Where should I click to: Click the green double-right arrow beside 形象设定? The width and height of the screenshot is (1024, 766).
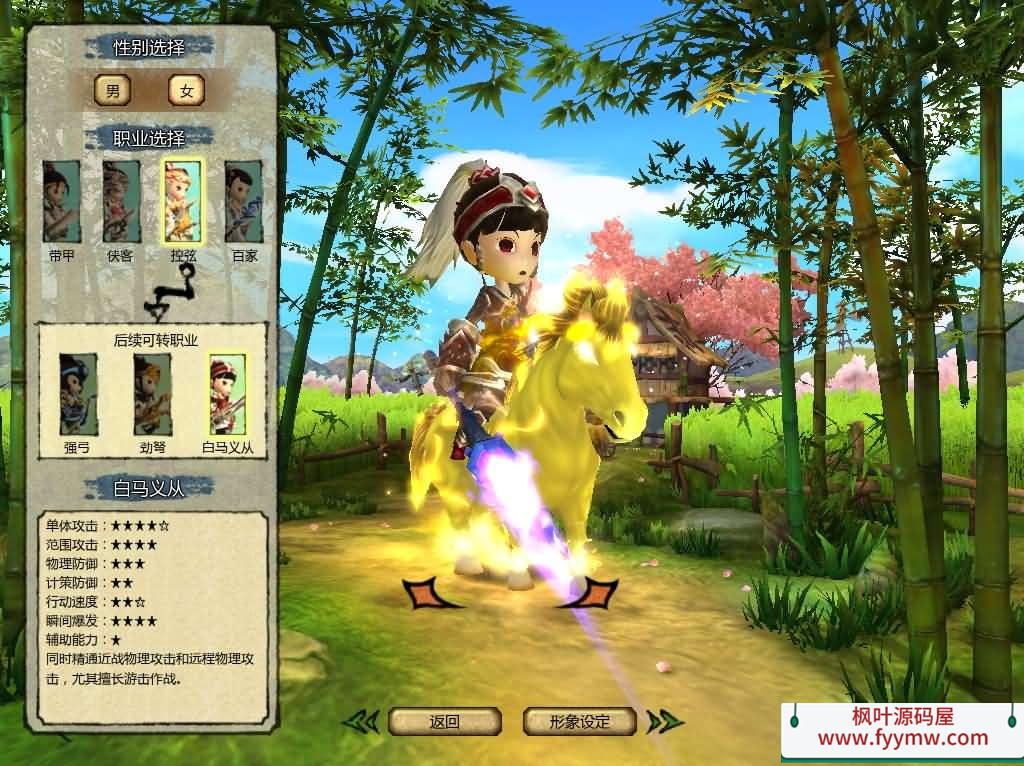[664, 721]
